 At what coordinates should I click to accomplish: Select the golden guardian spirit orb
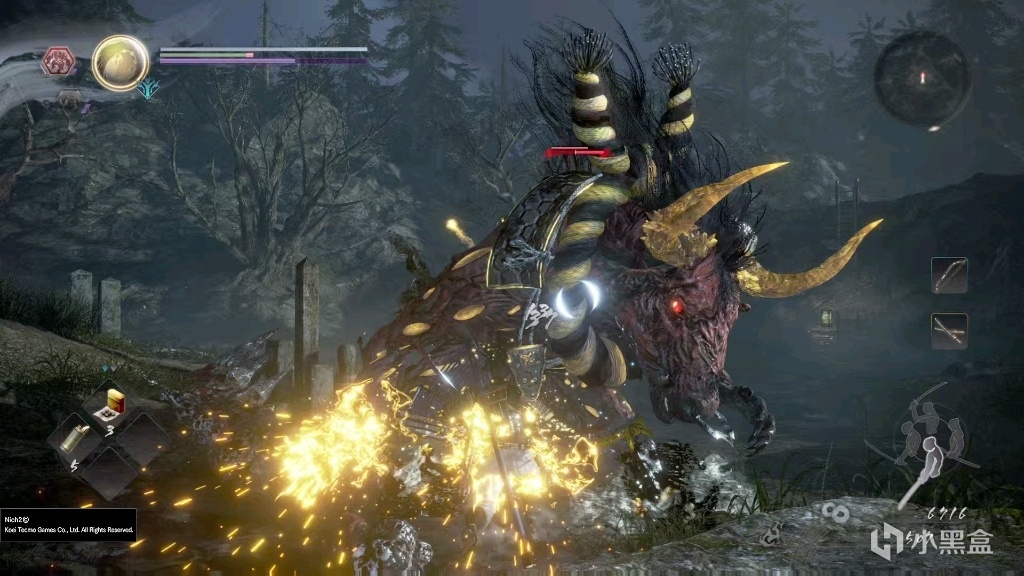[121, 62]
